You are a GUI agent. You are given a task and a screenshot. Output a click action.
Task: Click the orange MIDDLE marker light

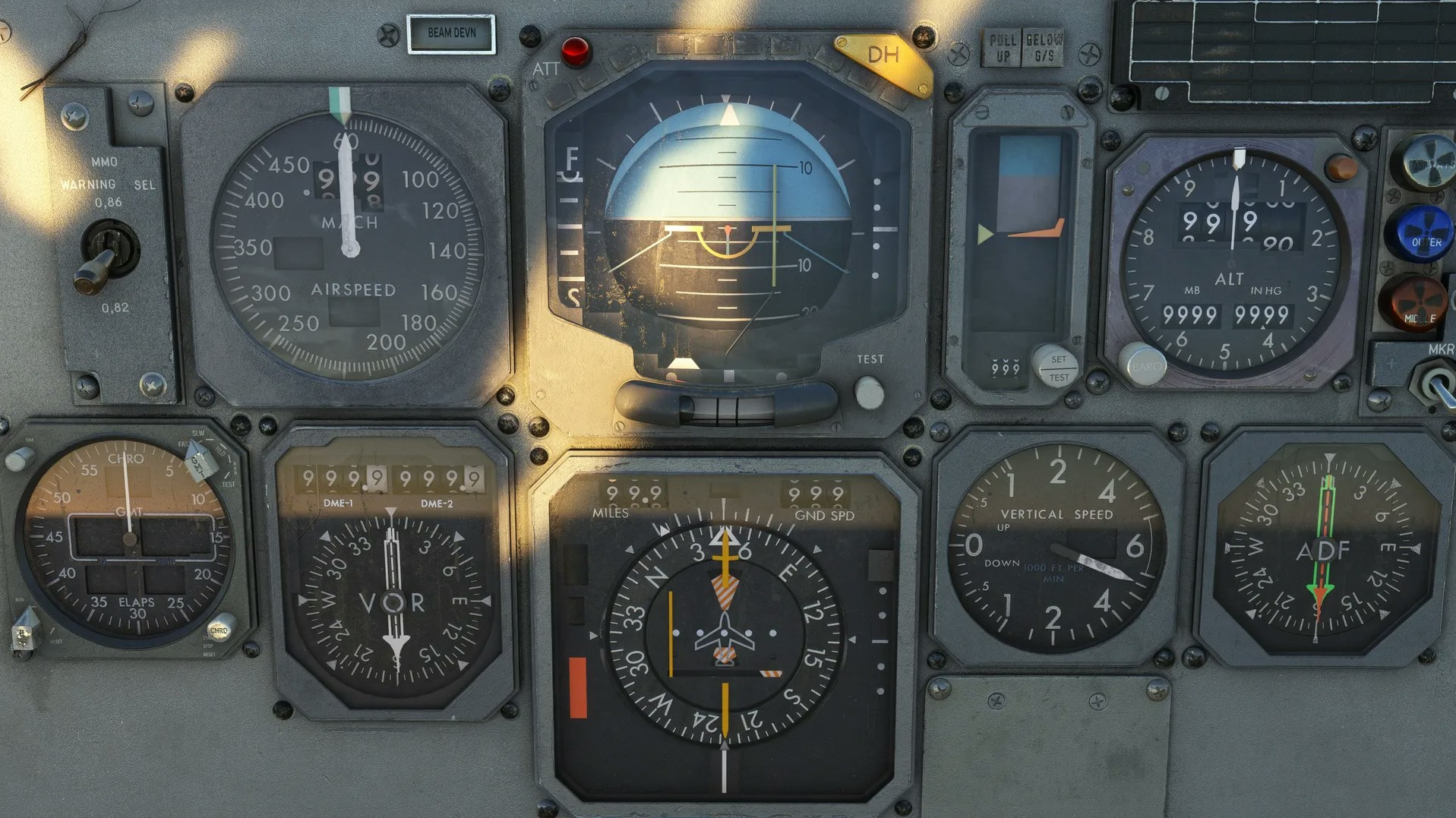[1414, 302]
